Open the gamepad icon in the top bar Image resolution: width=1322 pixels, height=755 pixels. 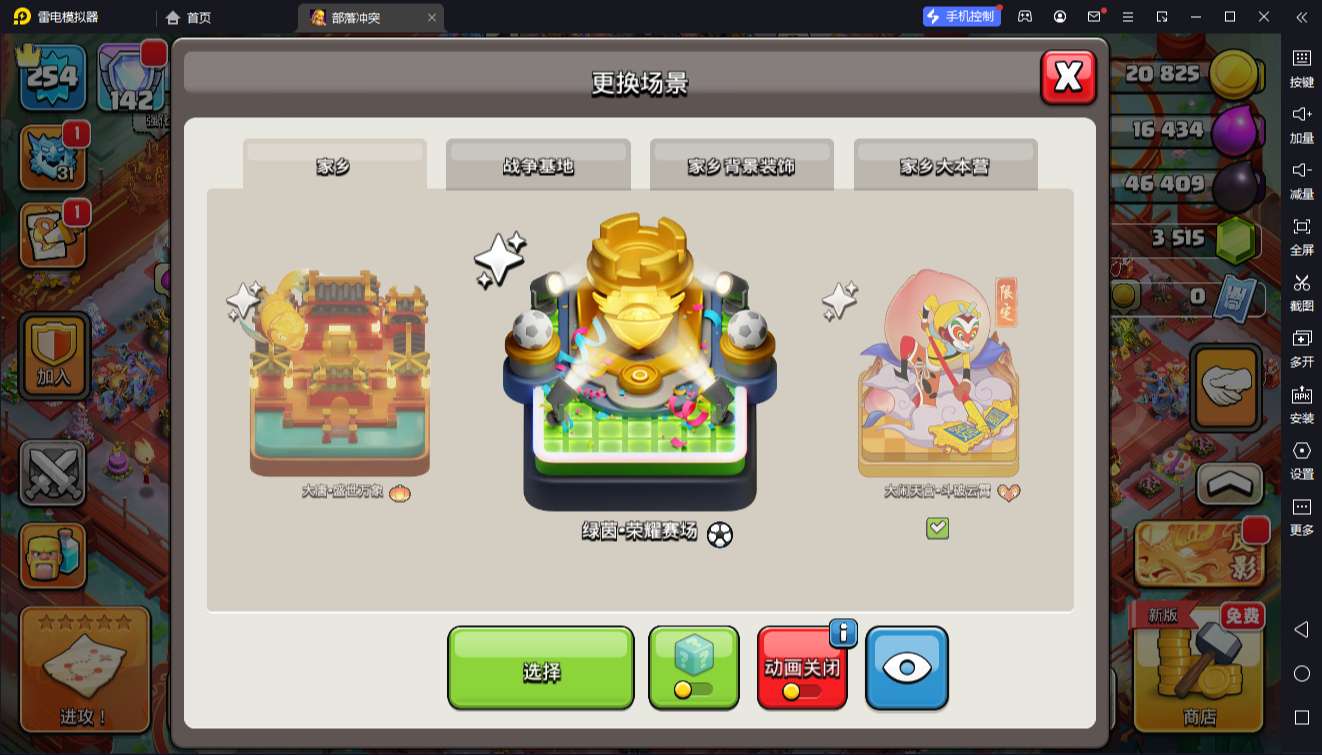point(1024,17)
